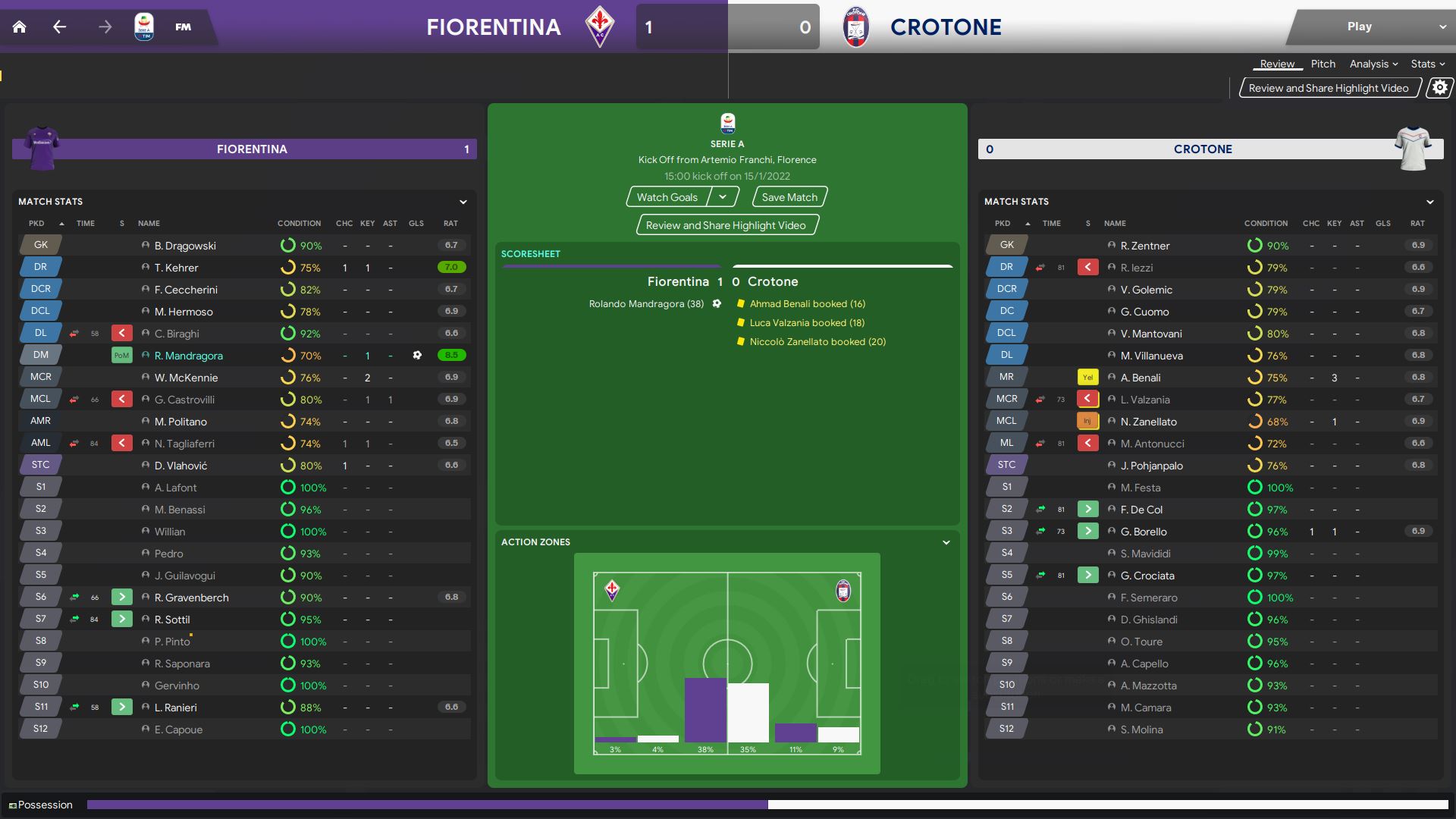Open Crotone Match Stats dropdown
The image size is (1456, 819).
pyautogui.click(x=1429, y=202)
